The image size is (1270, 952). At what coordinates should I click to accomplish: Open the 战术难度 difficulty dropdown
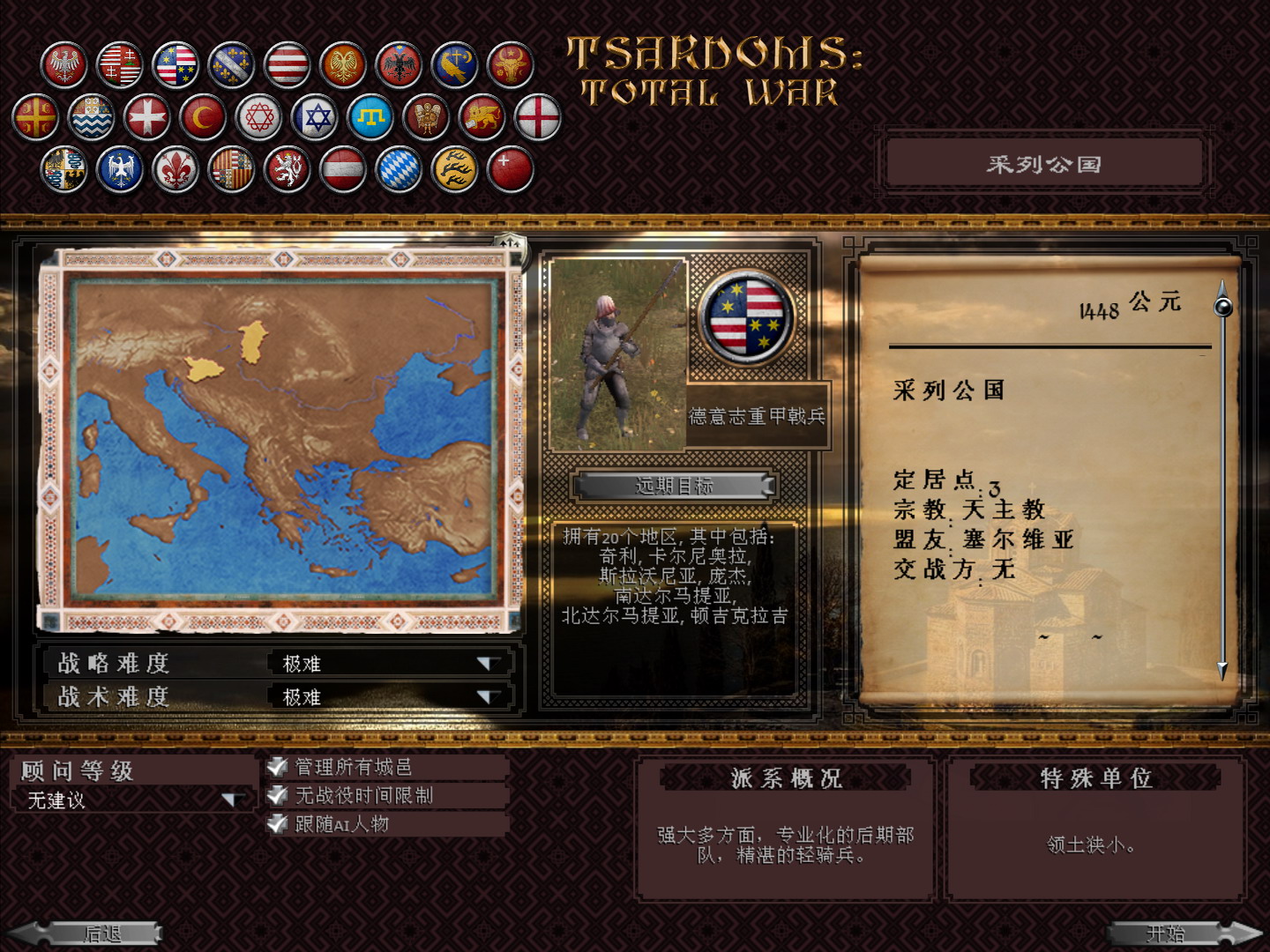tap(488, 696)
